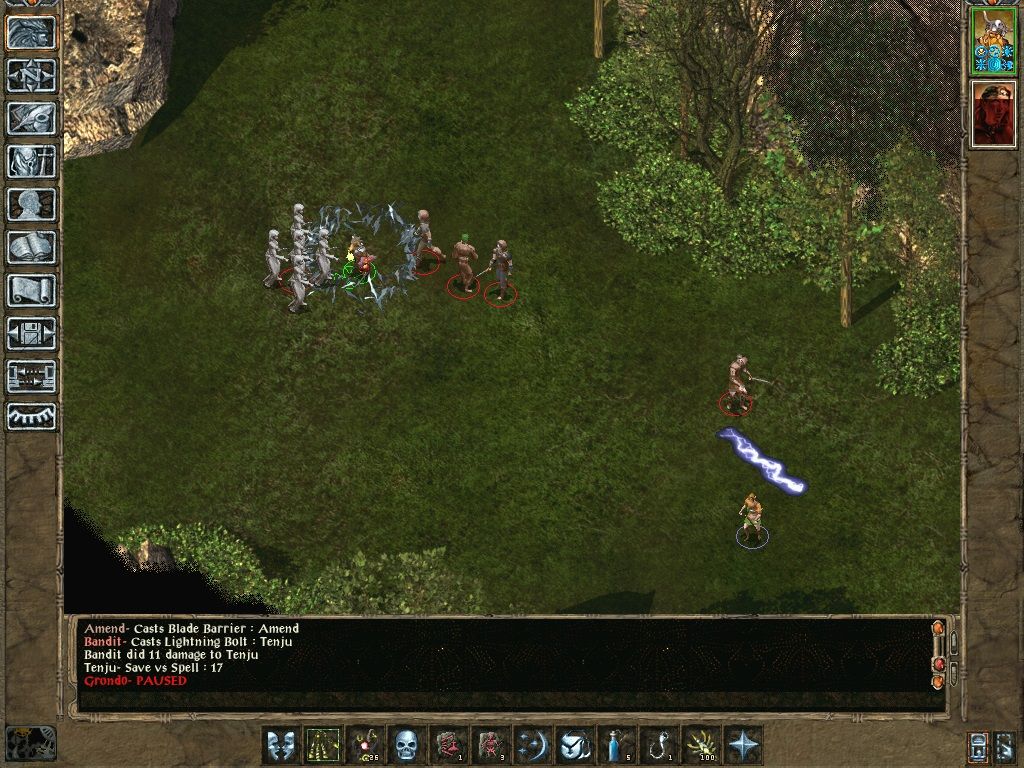
Task: Open the area map
Action: point(31,75)
